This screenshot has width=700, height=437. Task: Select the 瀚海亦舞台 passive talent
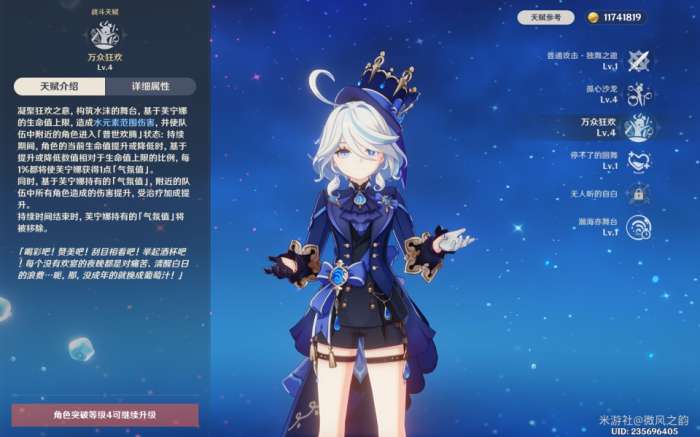click(637, 225)
